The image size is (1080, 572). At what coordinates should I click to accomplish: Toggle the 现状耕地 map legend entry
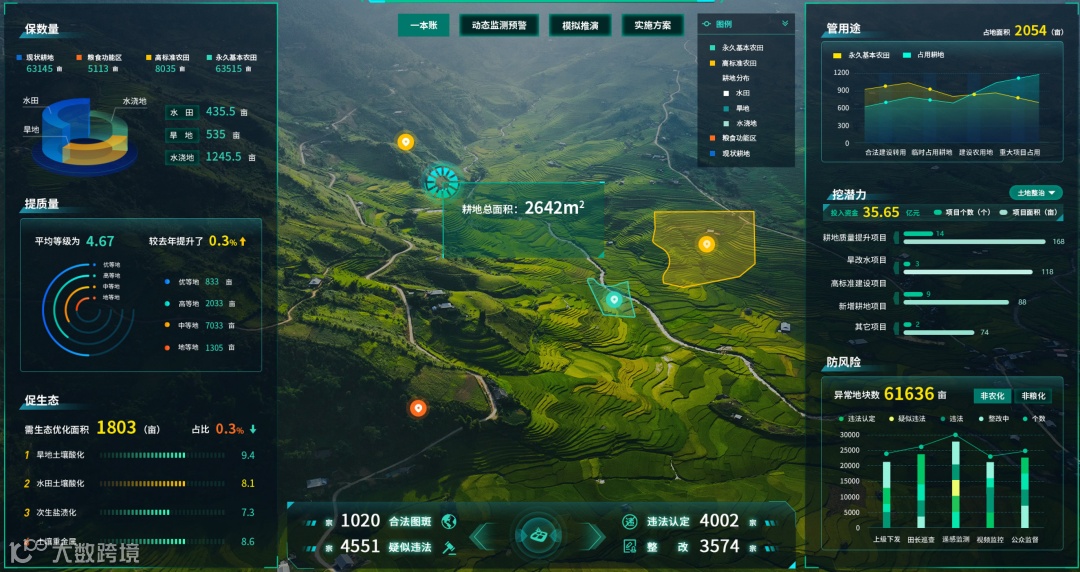[735, 153]
